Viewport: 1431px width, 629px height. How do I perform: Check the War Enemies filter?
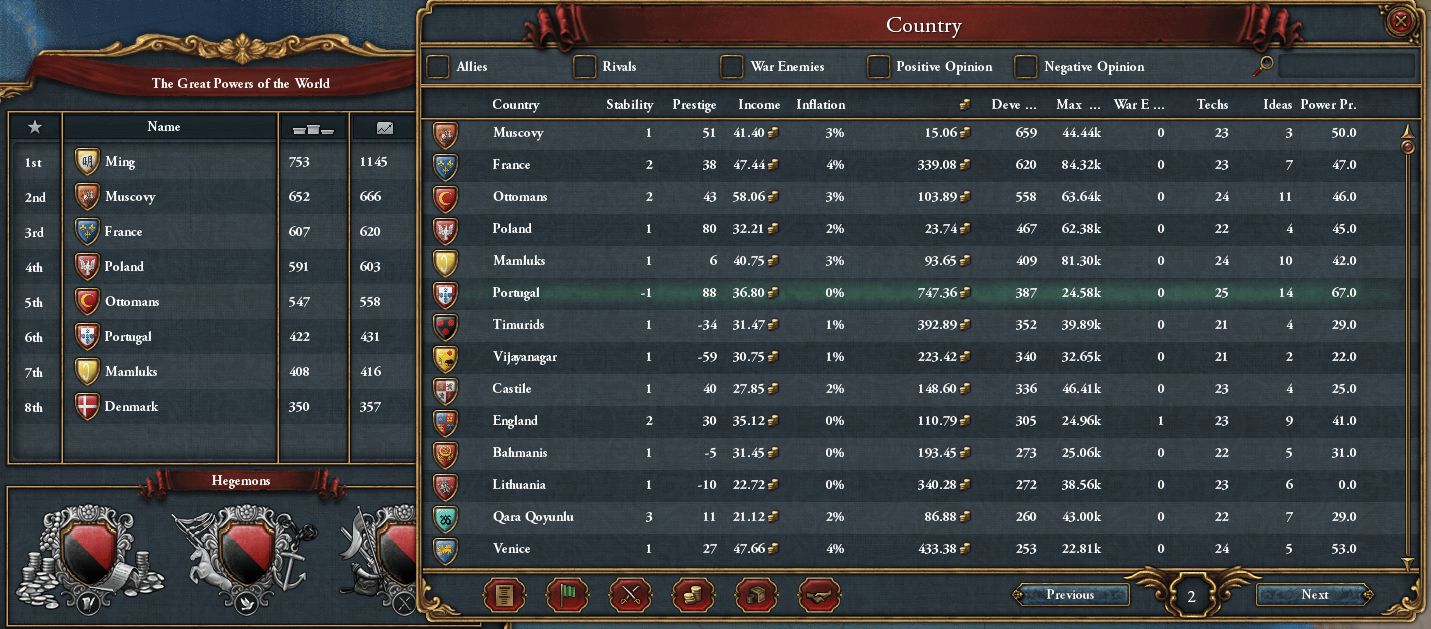[x=732, y=67]
